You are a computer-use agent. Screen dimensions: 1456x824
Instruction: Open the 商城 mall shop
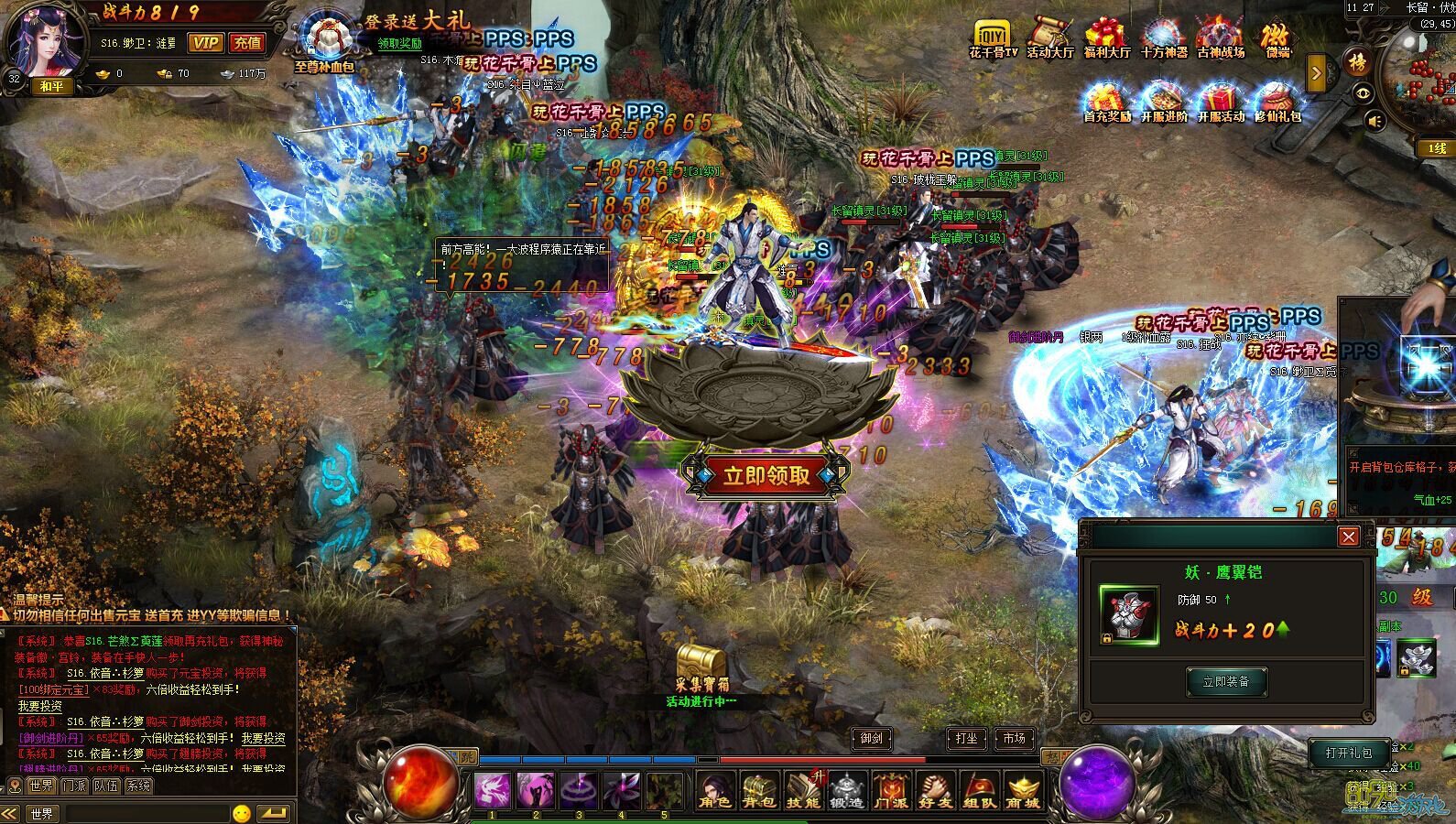pyautogui.click(x=1023, y=789)
